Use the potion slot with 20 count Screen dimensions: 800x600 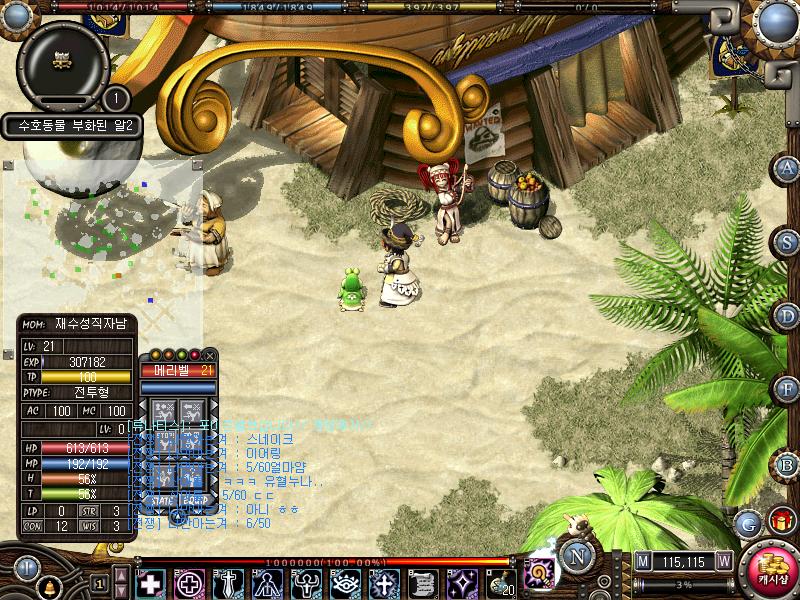click(501, 583)
